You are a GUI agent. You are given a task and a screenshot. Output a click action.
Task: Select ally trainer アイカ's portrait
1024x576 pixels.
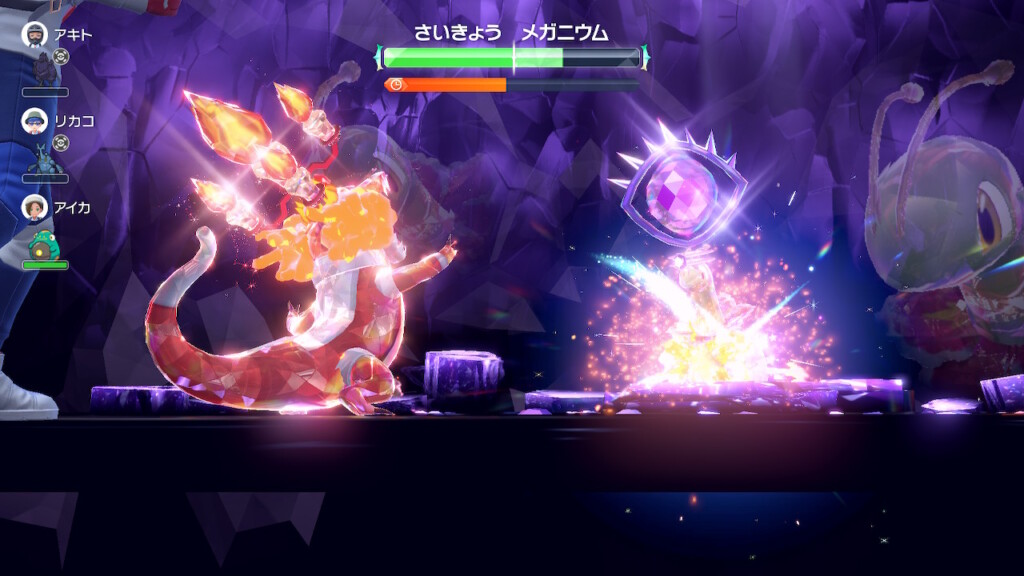click(35, 208)
